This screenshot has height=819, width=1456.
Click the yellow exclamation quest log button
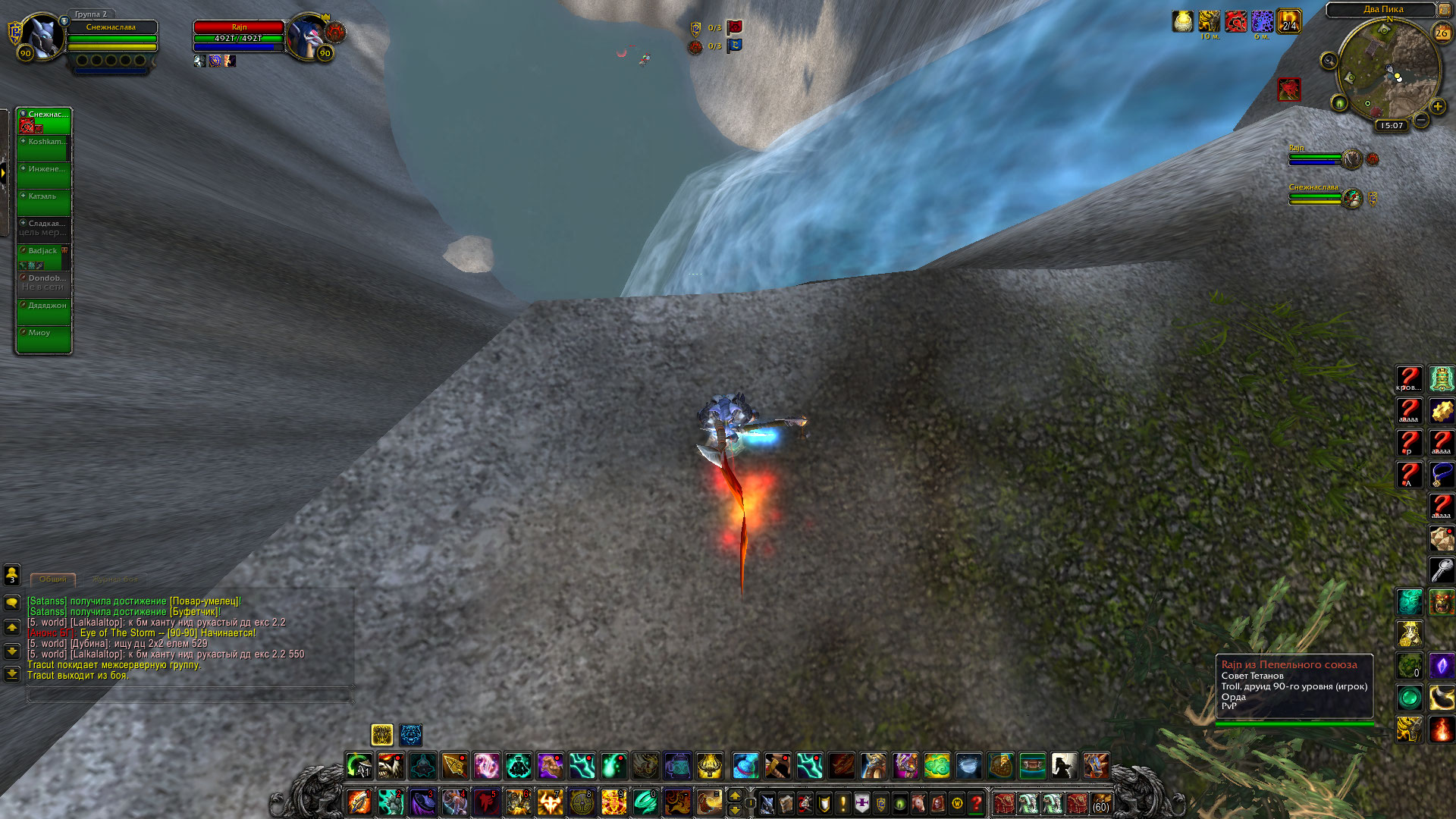pos(843,802)
